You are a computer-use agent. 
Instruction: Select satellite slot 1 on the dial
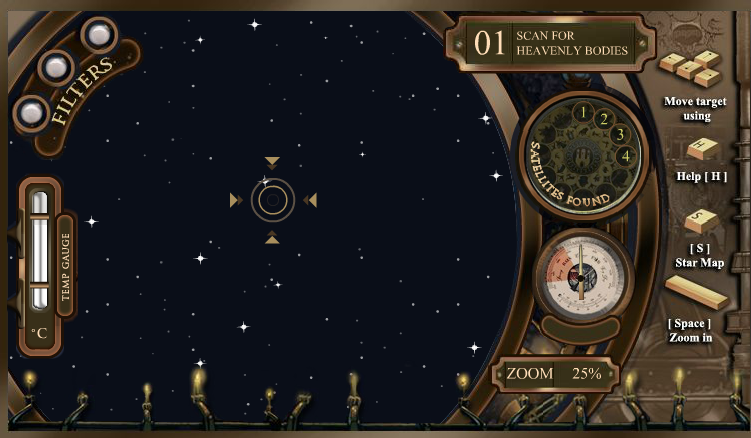coord(582,111)
